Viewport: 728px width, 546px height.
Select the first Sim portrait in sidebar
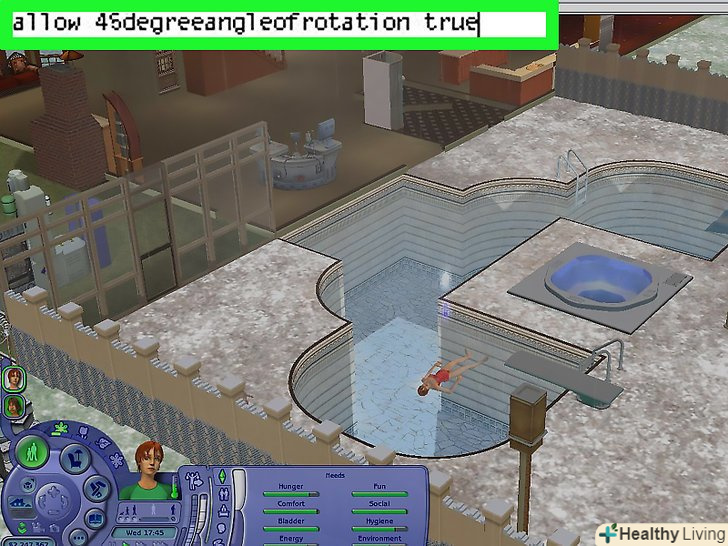(x=14, y=379)
